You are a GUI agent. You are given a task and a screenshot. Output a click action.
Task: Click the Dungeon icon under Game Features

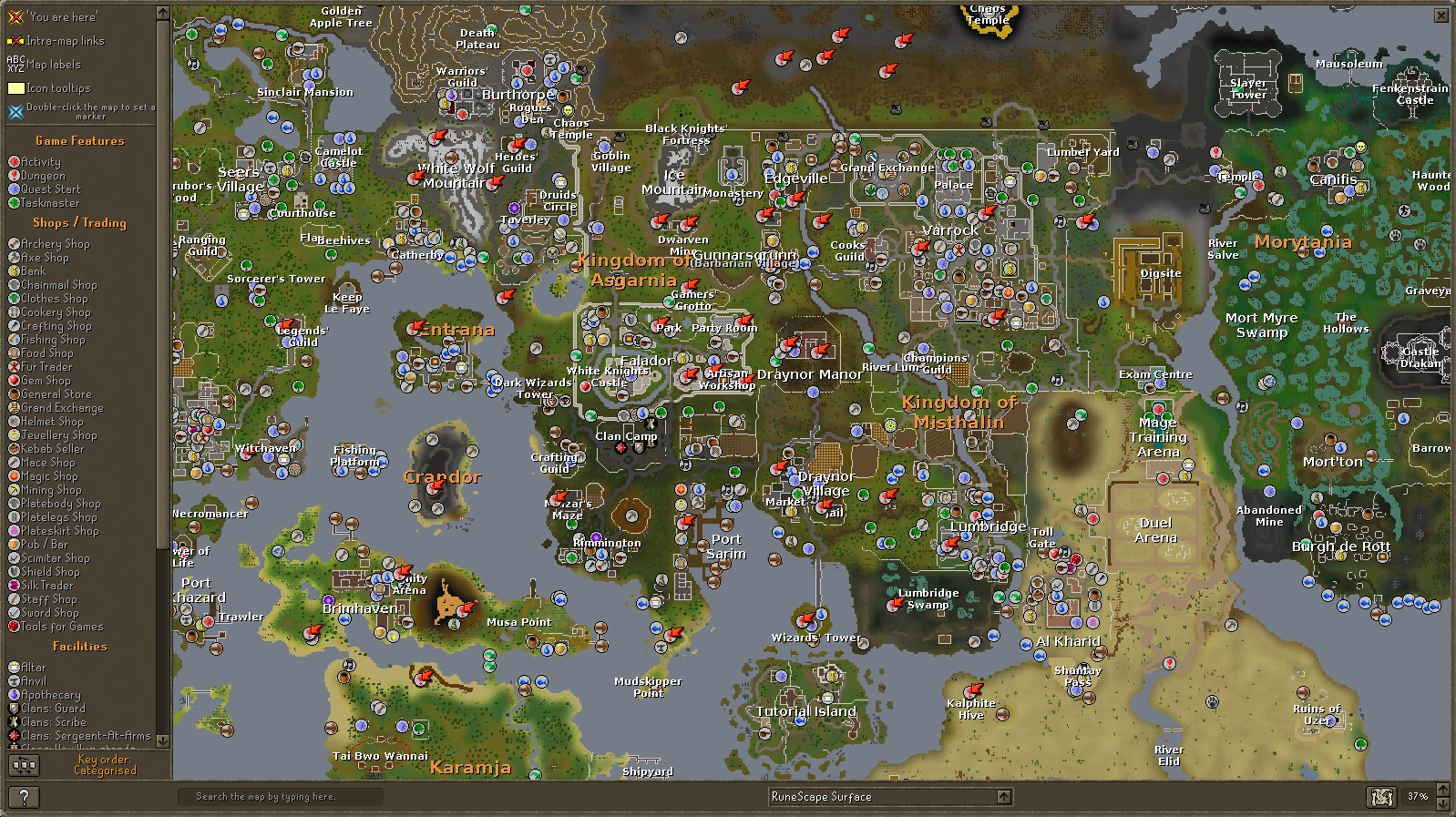(x=15, y=175)
